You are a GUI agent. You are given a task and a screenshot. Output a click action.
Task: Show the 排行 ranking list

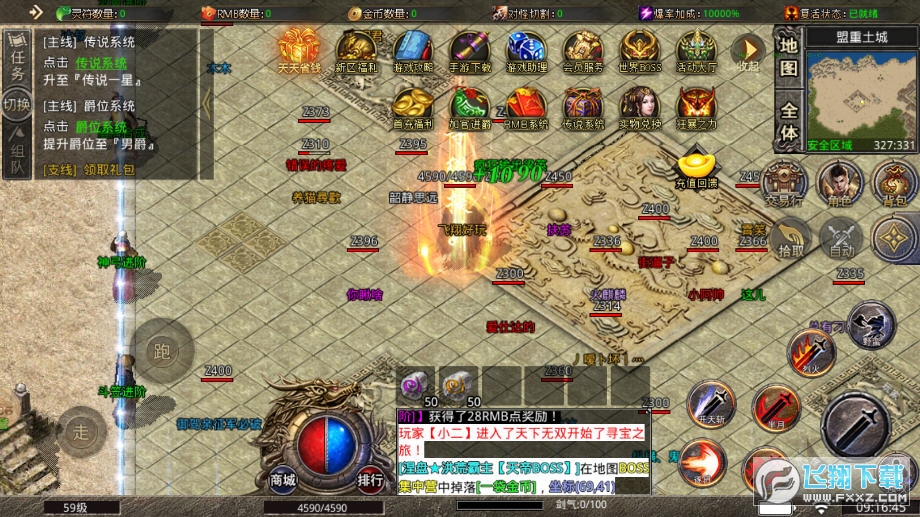pyautogui.click(x=370, y=478)
